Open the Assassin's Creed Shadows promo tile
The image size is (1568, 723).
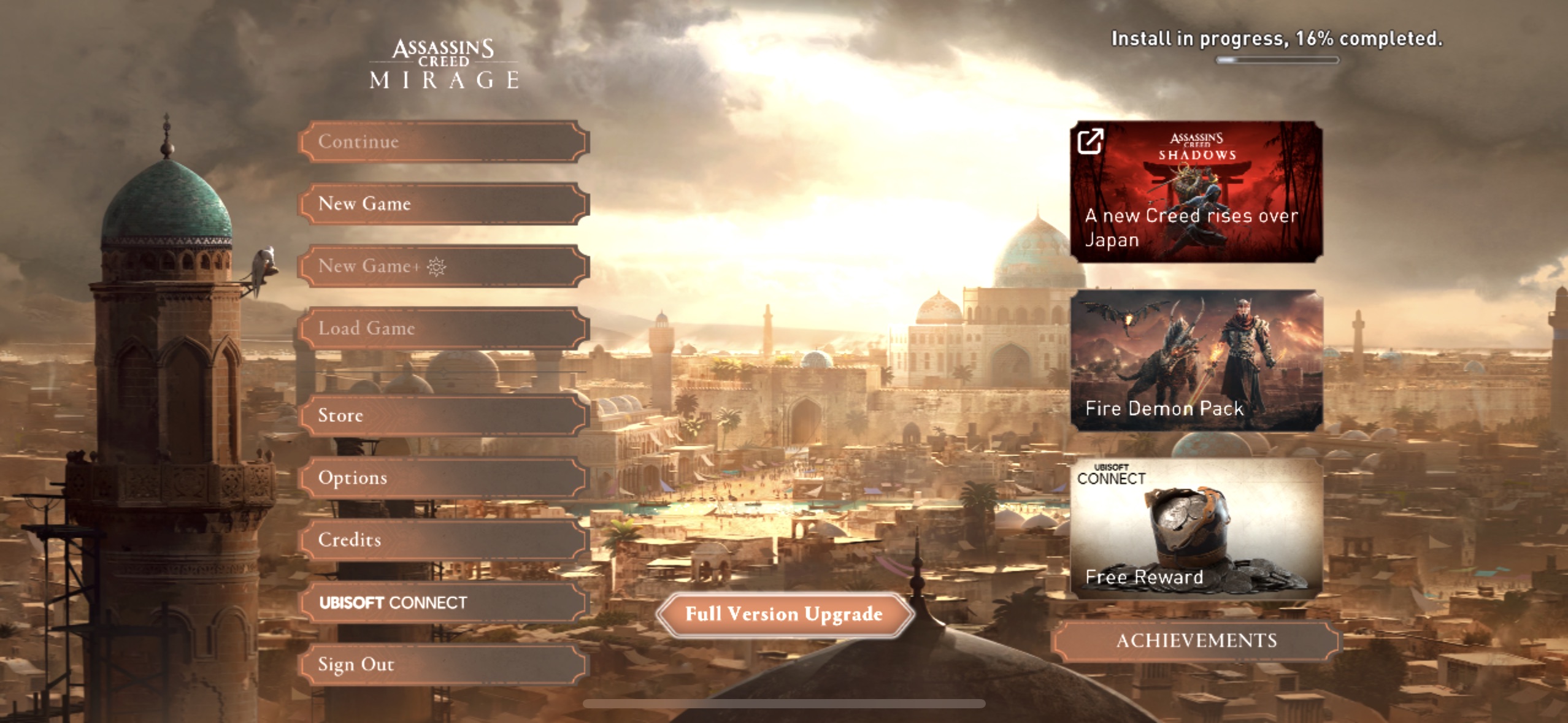coord(1196,192)
